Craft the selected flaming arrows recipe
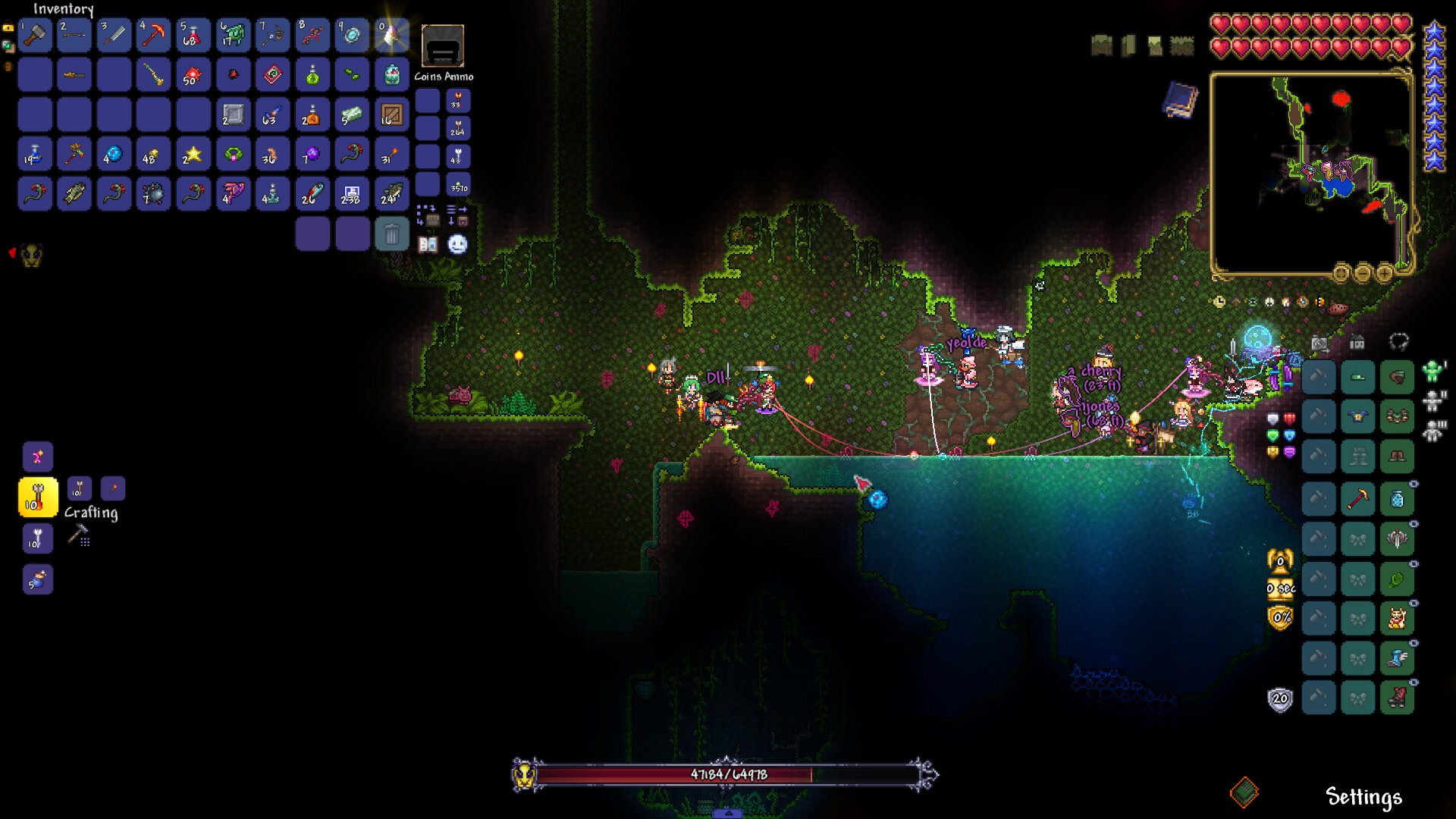This screenshot has width=1456, height=819. pyautogui.click(x=37, y=497)
